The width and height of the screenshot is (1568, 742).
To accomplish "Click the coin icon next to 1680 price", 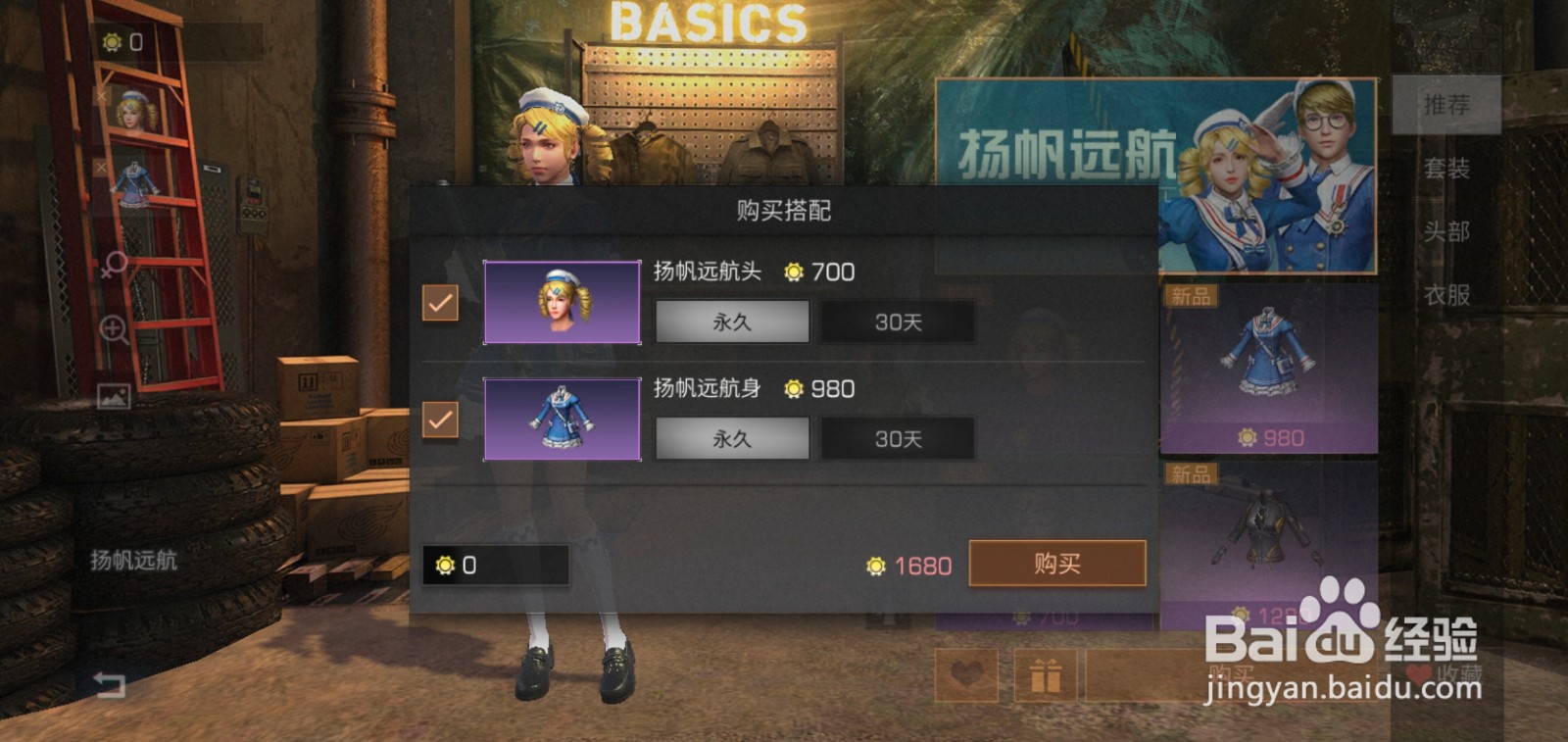I will 875,566.
